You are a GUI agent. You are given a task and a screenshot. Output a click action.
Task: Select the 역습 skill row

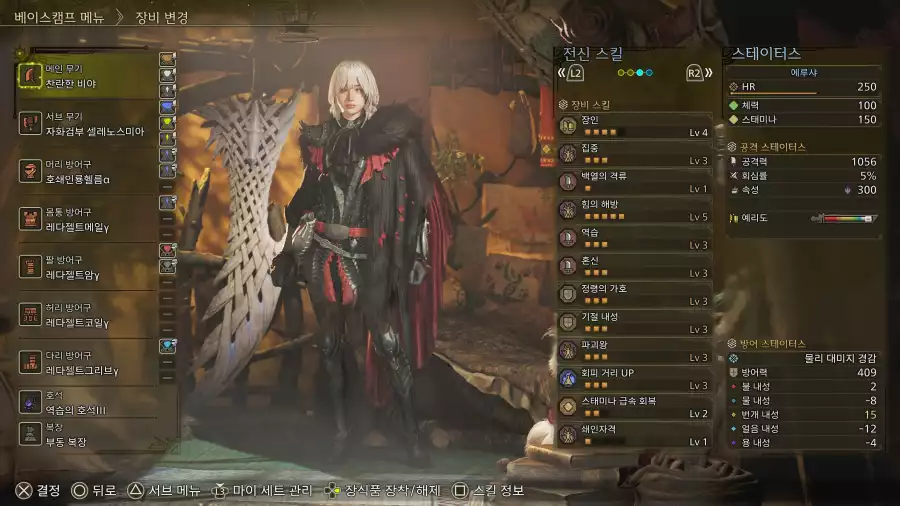[635, 238]
